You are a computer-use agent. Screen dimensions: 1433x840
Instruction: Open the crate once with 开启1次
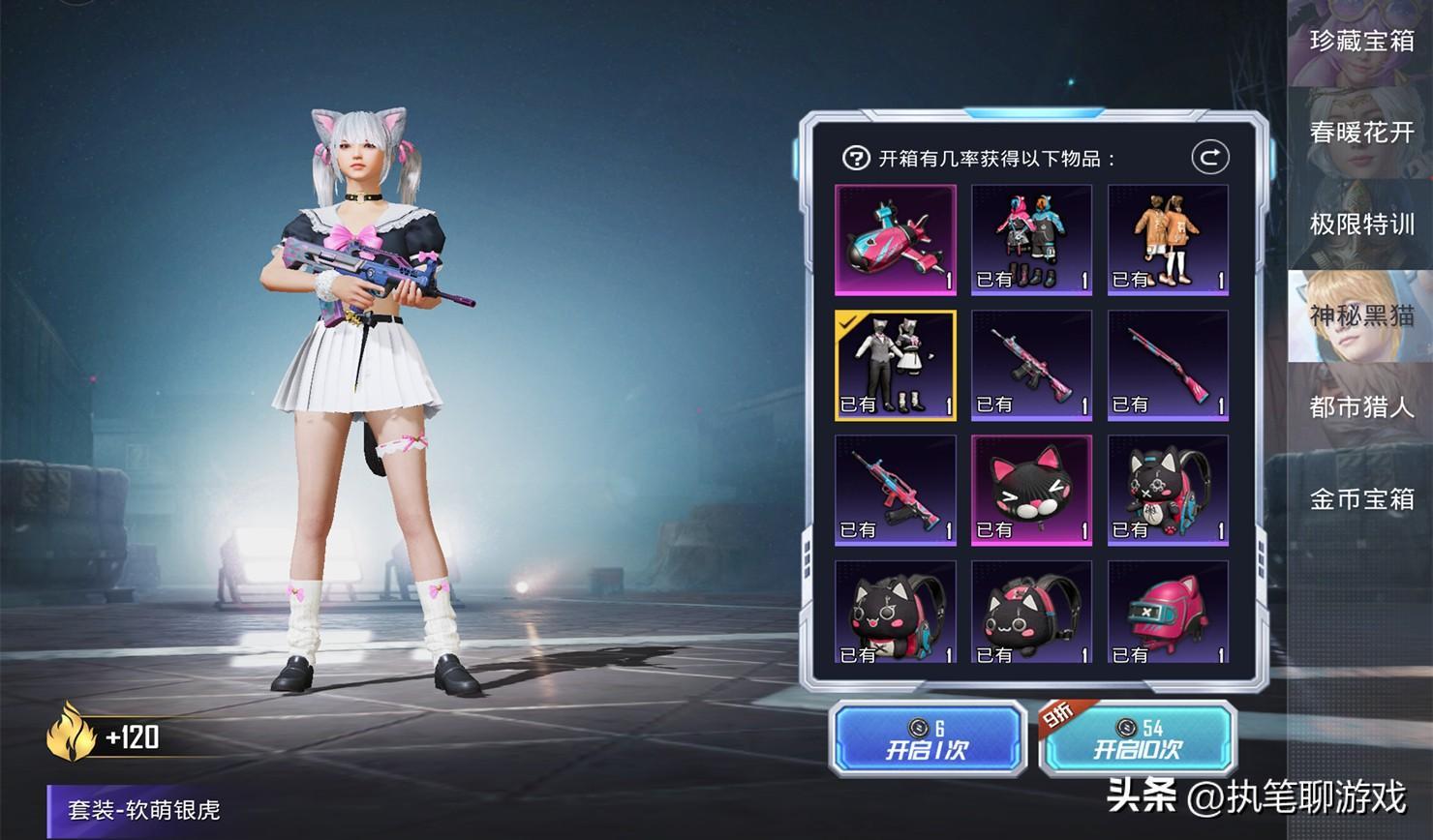pyautogui.click(x=927, y=739)
